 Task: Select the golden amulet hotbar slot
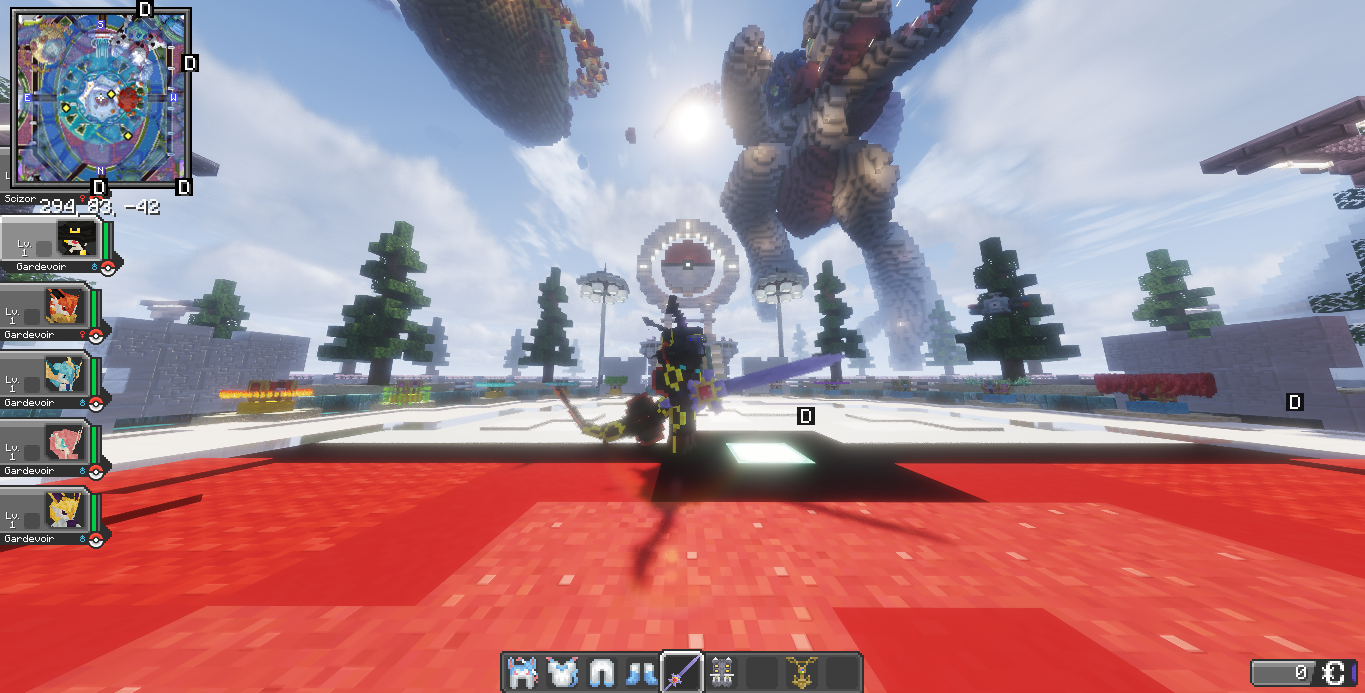pyautogui.click(x=801, y=672)
